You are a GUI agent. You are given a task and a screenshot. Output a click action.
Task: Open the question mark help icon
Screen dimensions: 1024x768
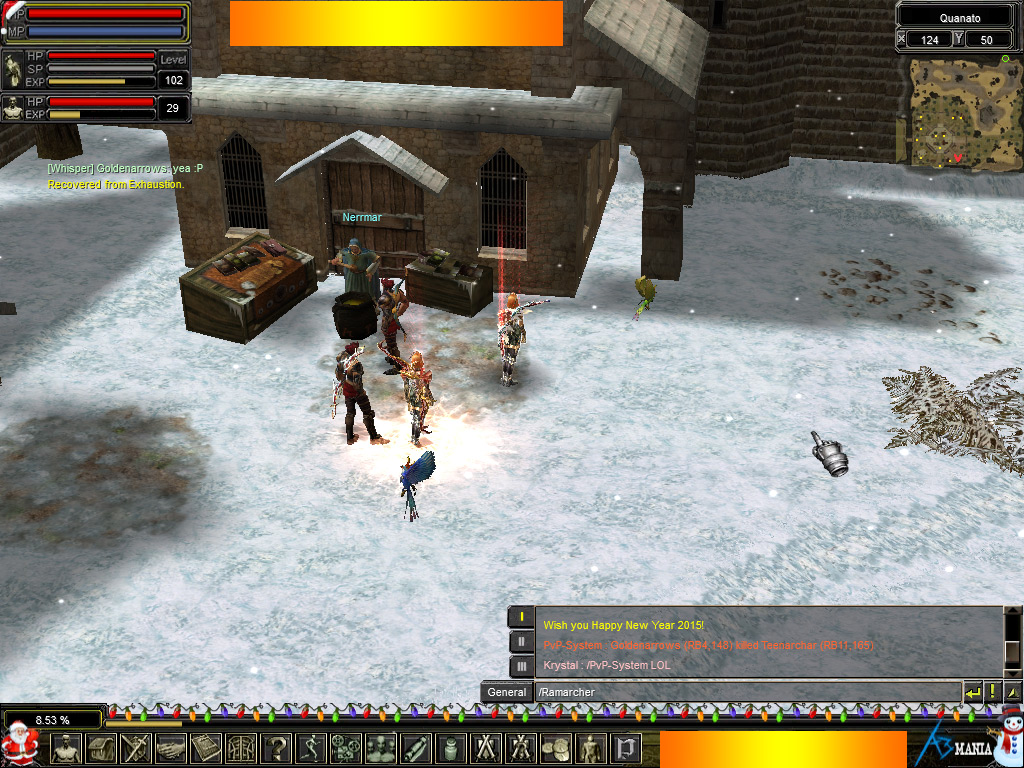point(275,748)
